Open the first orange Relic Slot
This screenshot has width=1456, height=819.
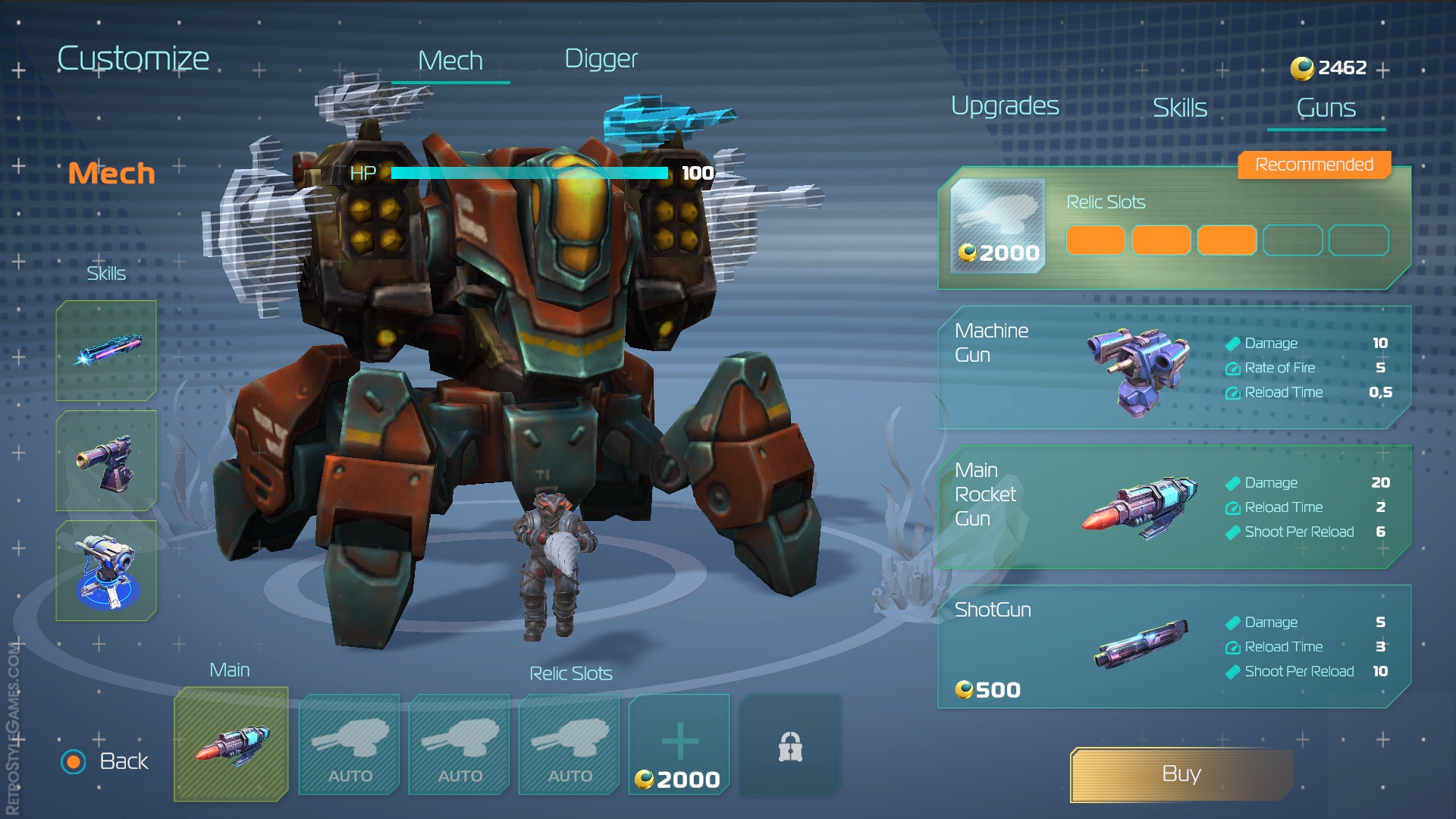pyautogui.click(x=1095, y=240)
